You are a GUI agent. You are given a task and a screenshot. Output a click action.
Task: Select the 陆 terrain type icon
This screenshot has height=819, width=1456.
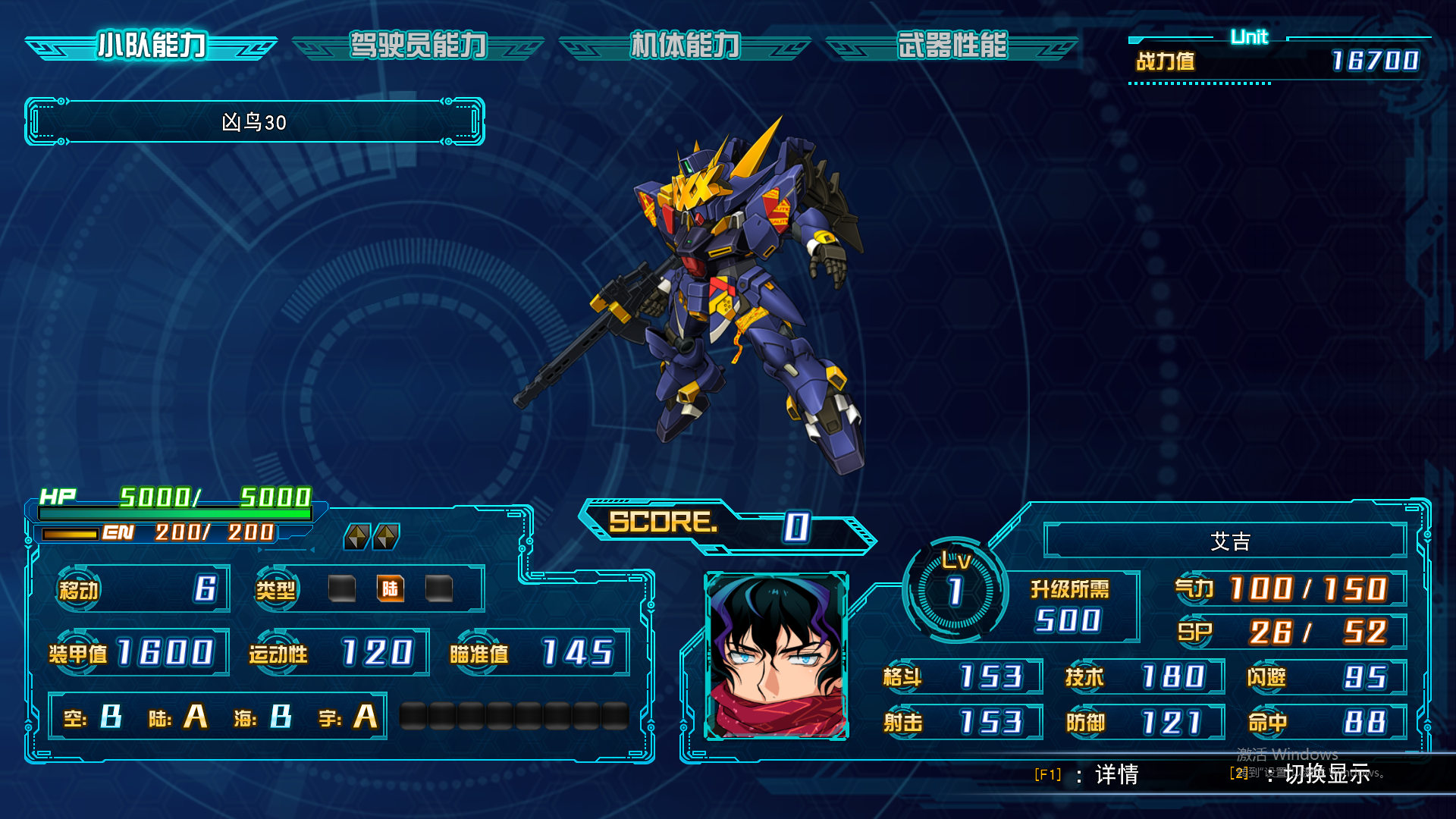click(390, 588)
